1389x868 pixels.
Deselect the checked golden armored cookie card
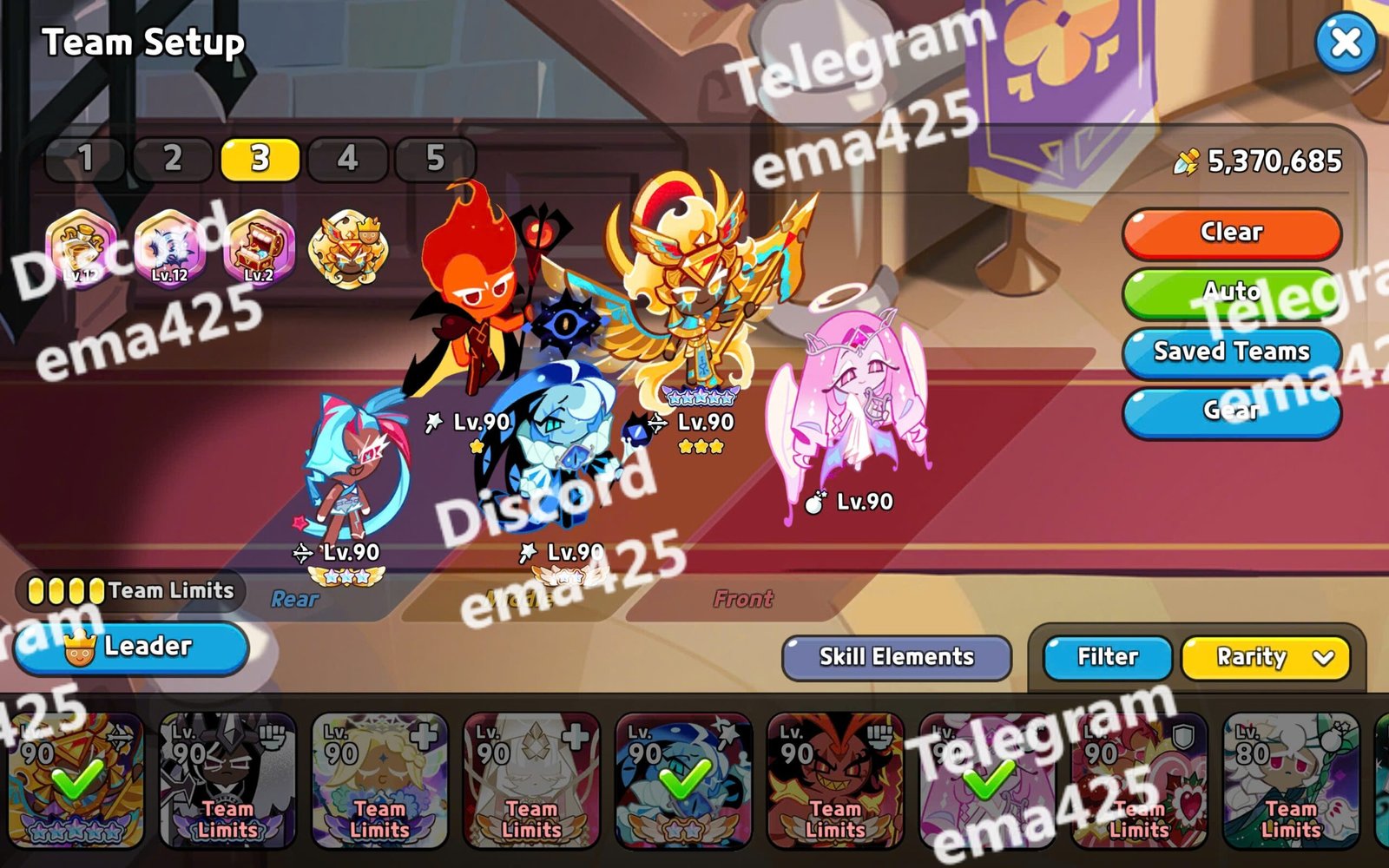pos(76,779)
